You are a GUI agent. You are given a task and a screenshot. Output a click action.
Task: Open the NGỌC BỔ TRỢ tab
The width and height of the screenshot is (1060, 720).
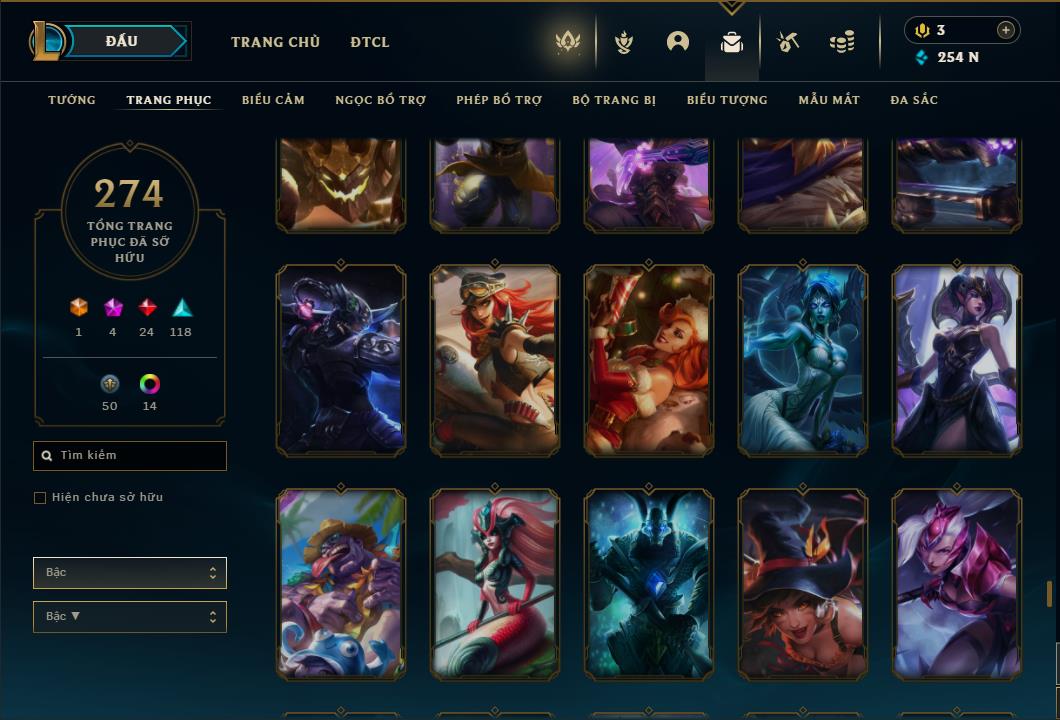point(380,100)
